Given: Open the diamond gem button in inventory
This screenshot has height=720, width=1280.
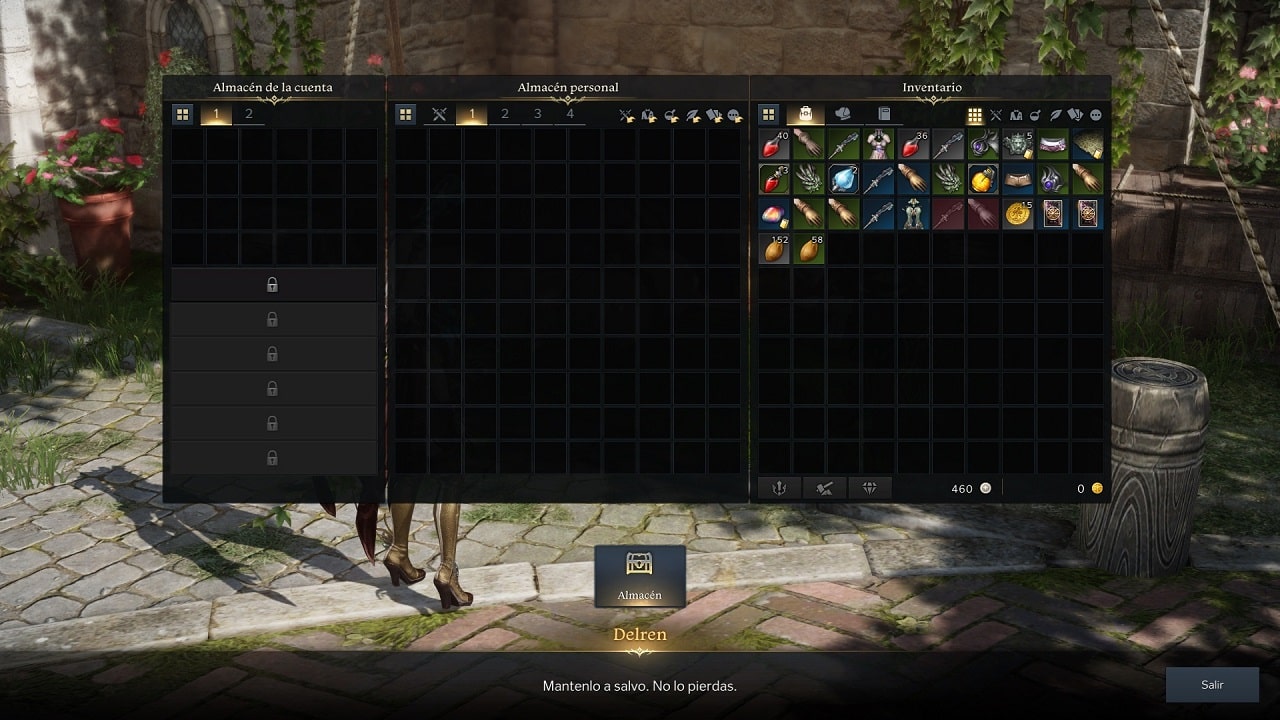Looking at the screenshot, I should pyautogui.click(x=869, y=488).
